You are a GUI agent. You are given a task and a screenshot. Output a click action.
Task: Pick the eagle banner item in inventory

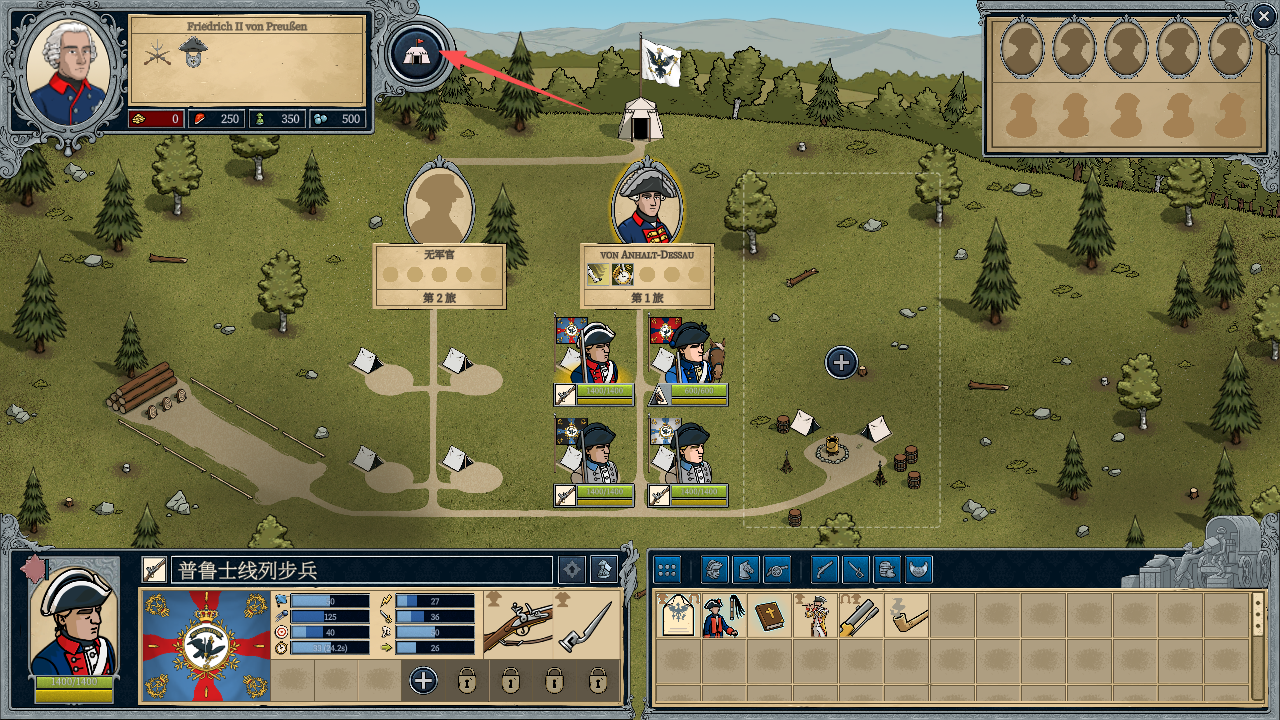(x=677, y=616)
